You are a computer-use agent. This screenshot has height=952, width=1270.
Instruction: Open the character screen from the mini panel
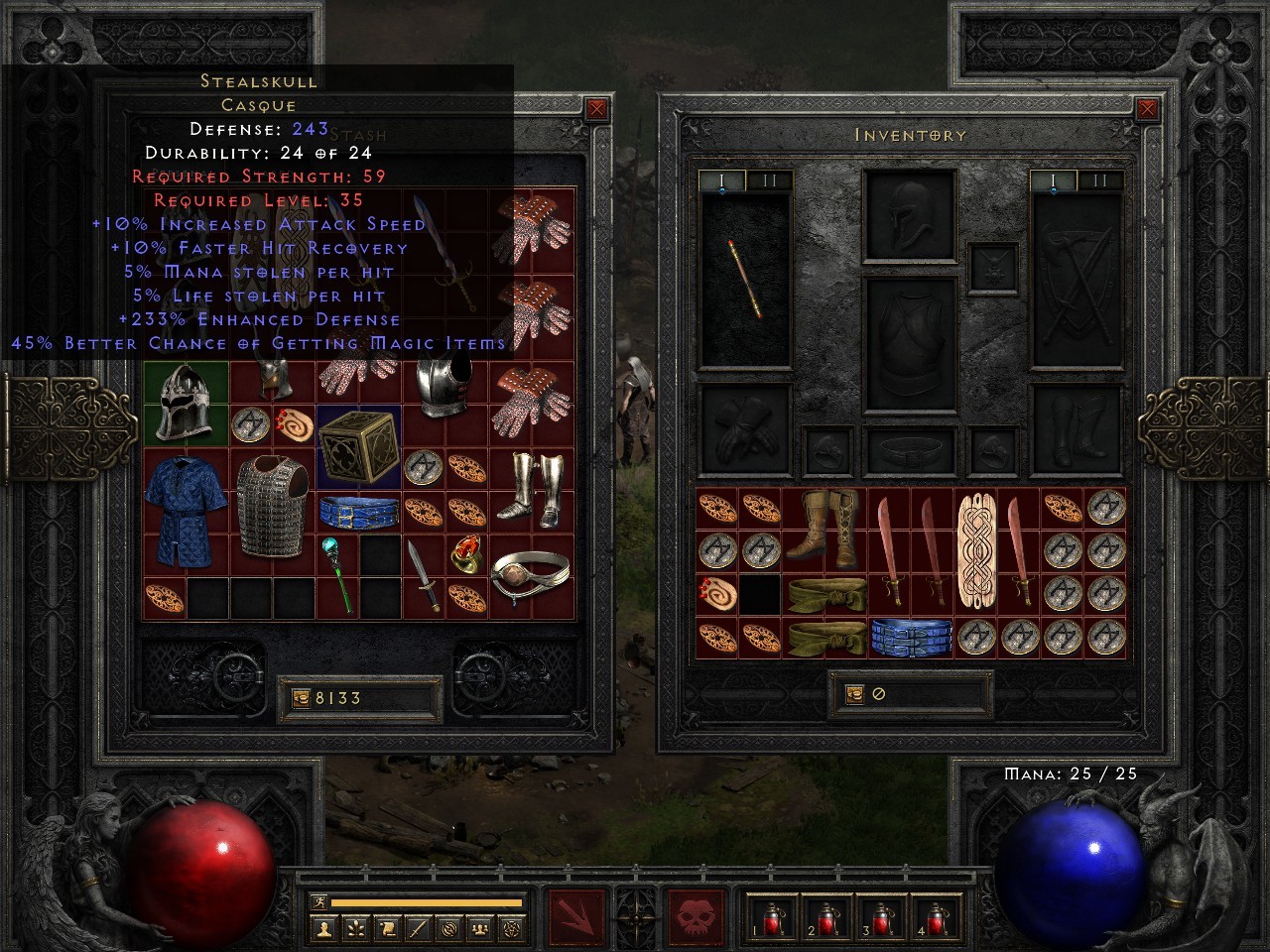coord(322,928)
